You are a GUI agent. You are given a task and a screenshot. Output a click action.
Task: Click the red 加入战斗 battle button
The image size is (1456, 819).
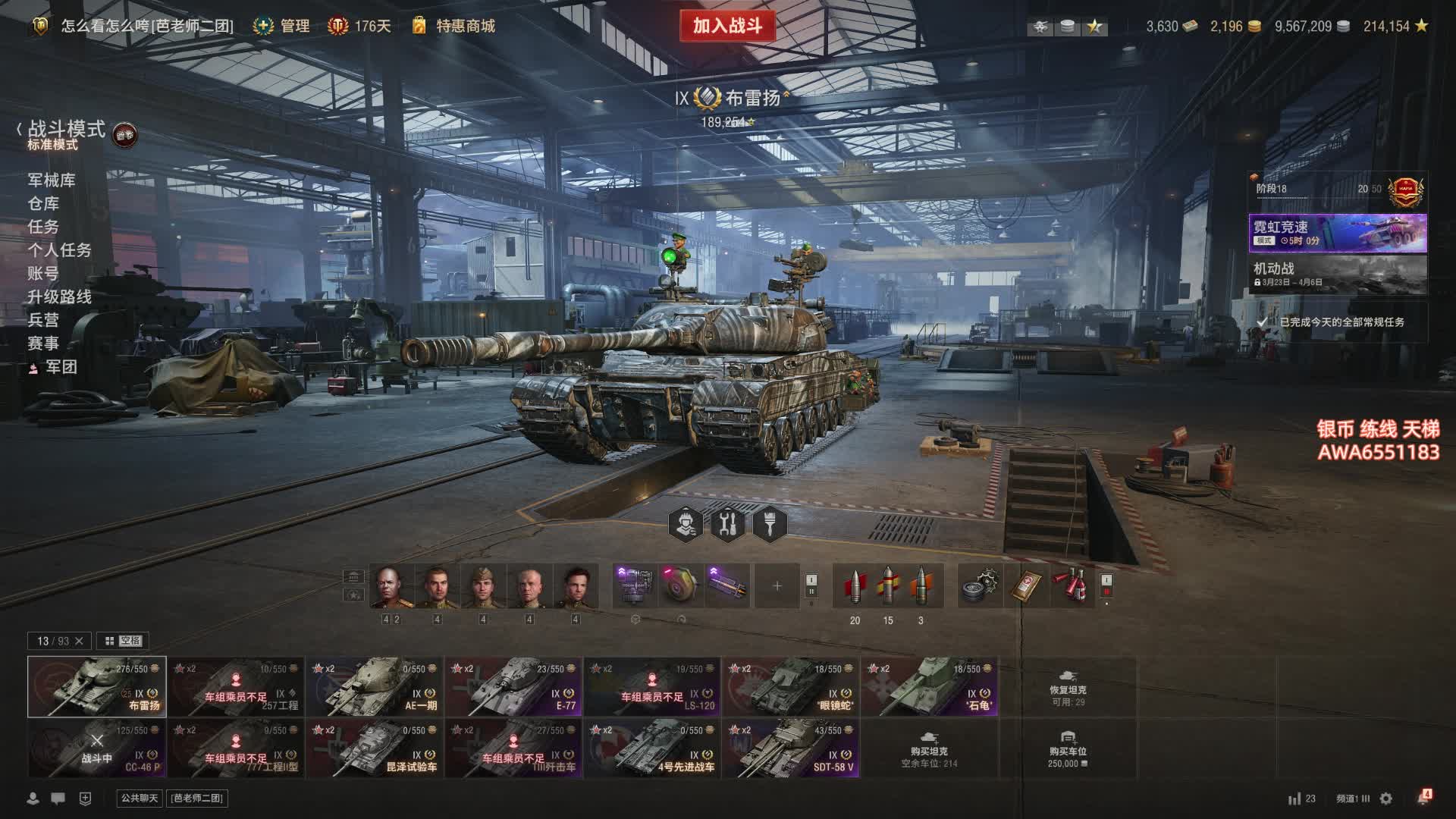point(727,26)
